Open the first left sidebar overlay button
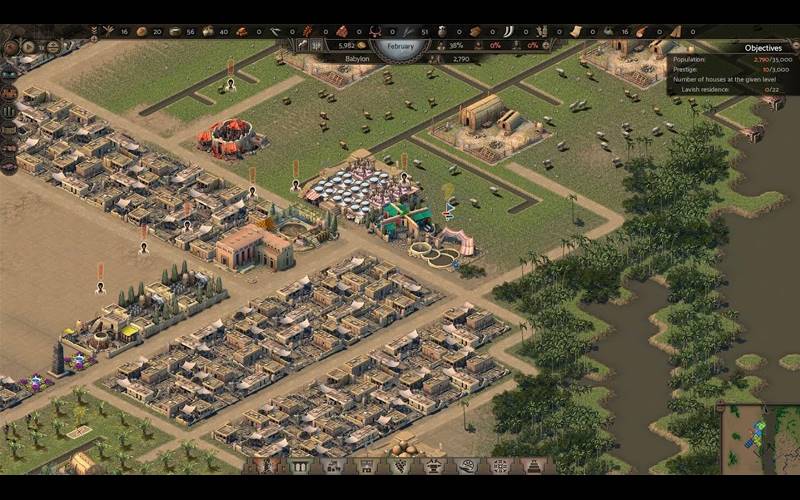This screenshot has height=500, width=800. point(9,71)
